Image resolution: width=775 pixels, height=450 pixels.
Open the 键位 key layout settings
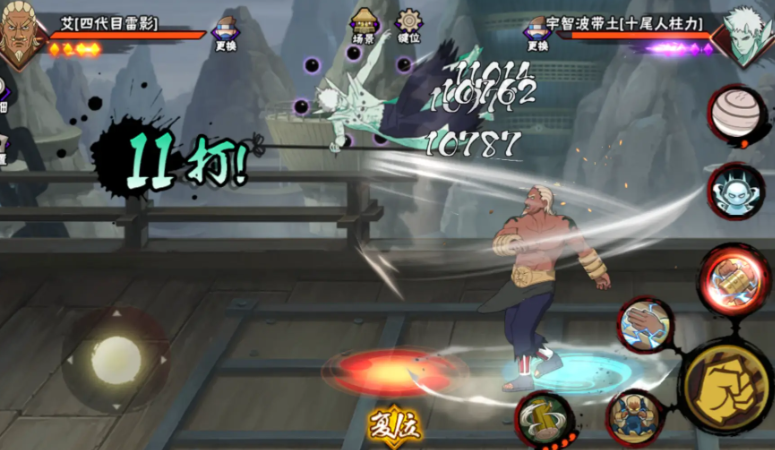(x=408, y=27)
